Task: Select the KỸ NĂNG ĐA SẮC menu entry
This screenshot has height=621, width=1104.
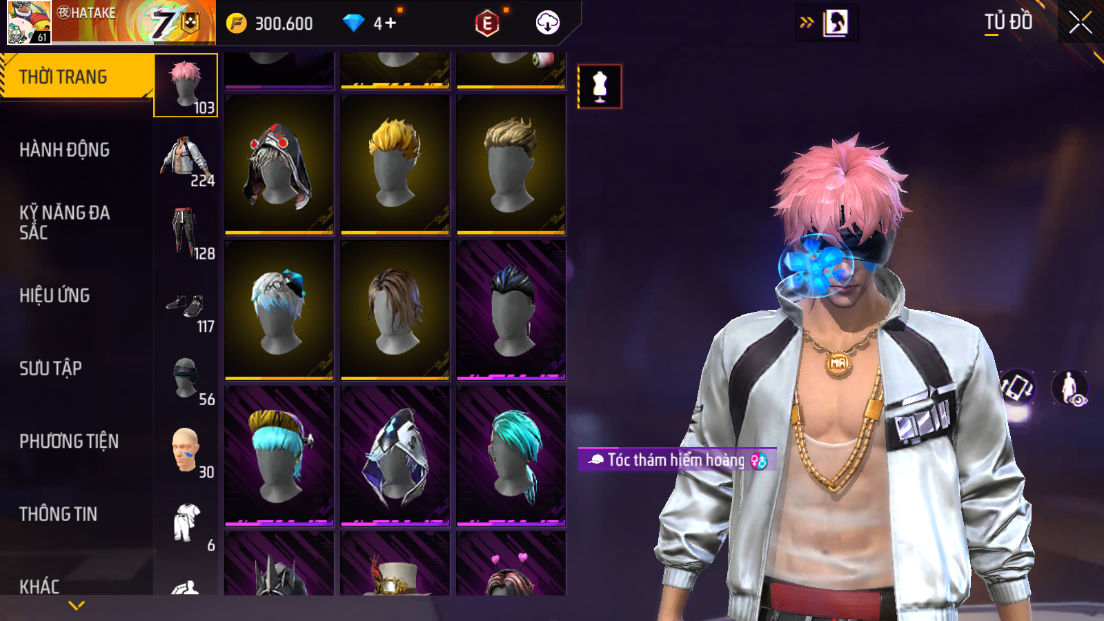Action: click(x=65, y=222)
